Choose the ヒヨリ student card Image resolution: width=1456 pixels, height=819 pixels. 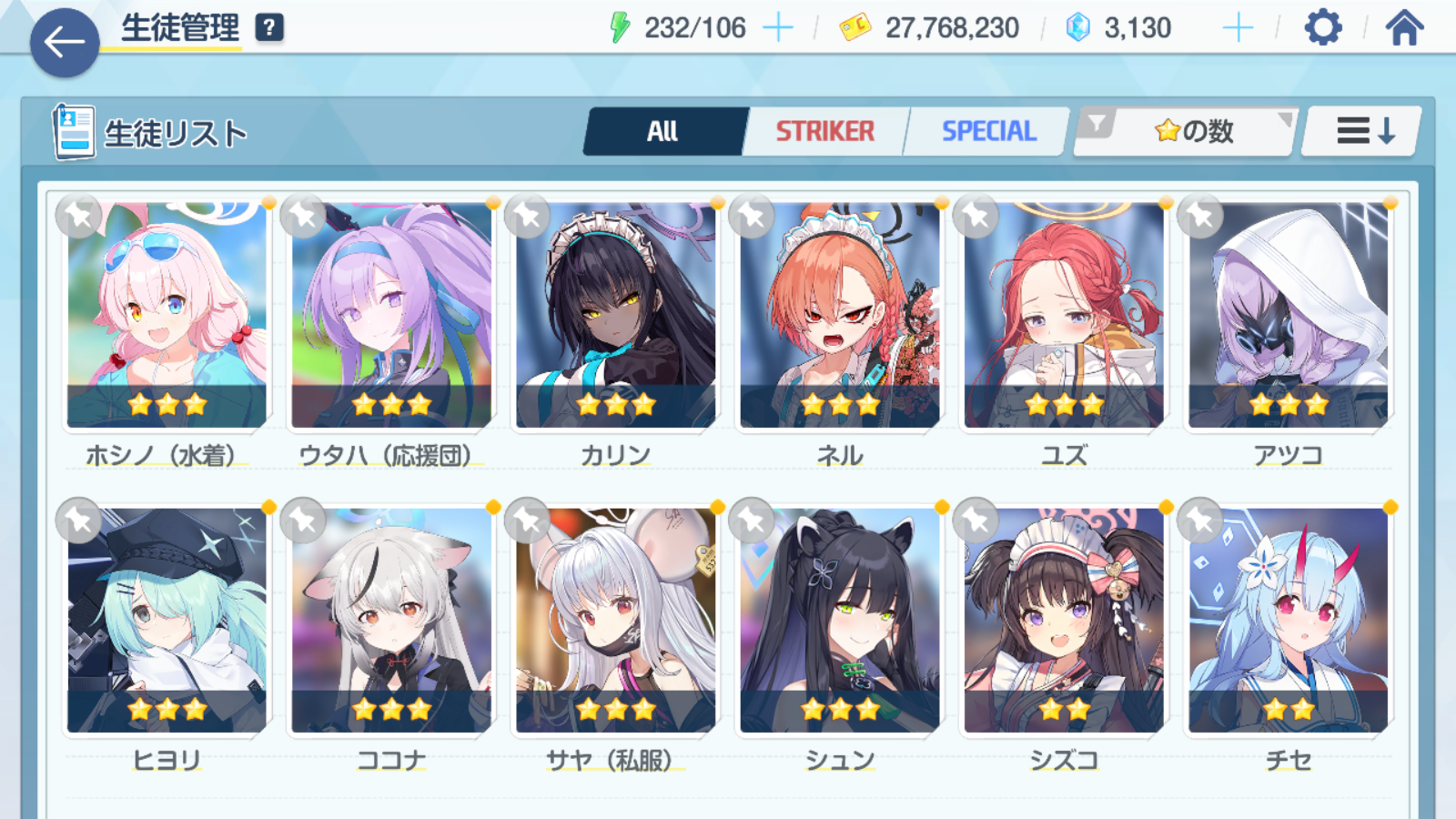tap(167, 620)
